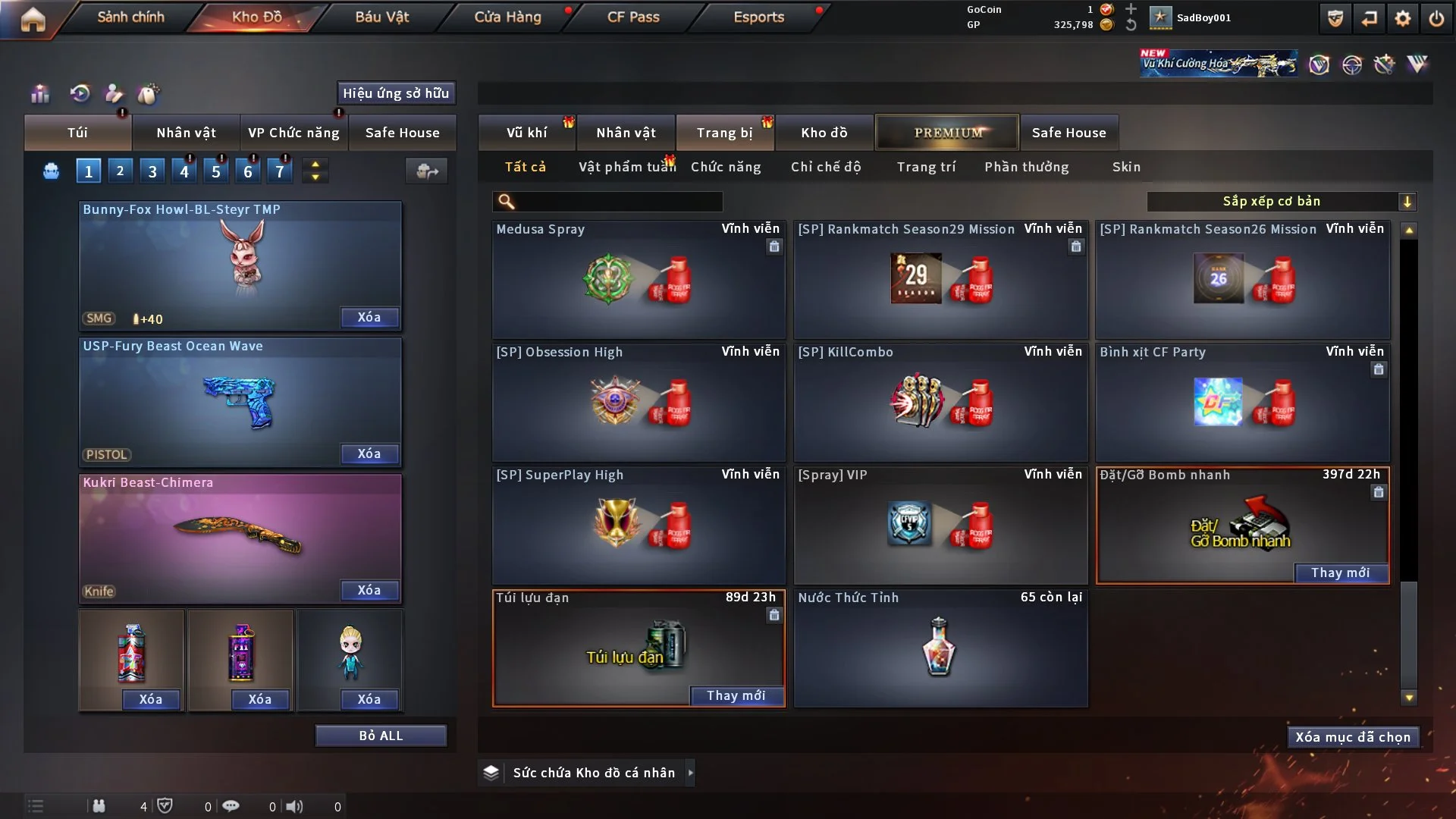1456x819 pixels.
Task: Renew the Đặt/Gỡ Bomb nhanh item
Action: (1340, 573)
